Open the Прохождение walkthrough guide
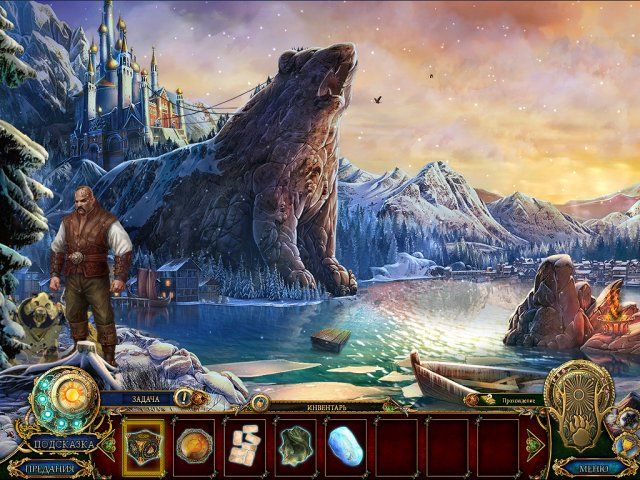 pos(507,399)
